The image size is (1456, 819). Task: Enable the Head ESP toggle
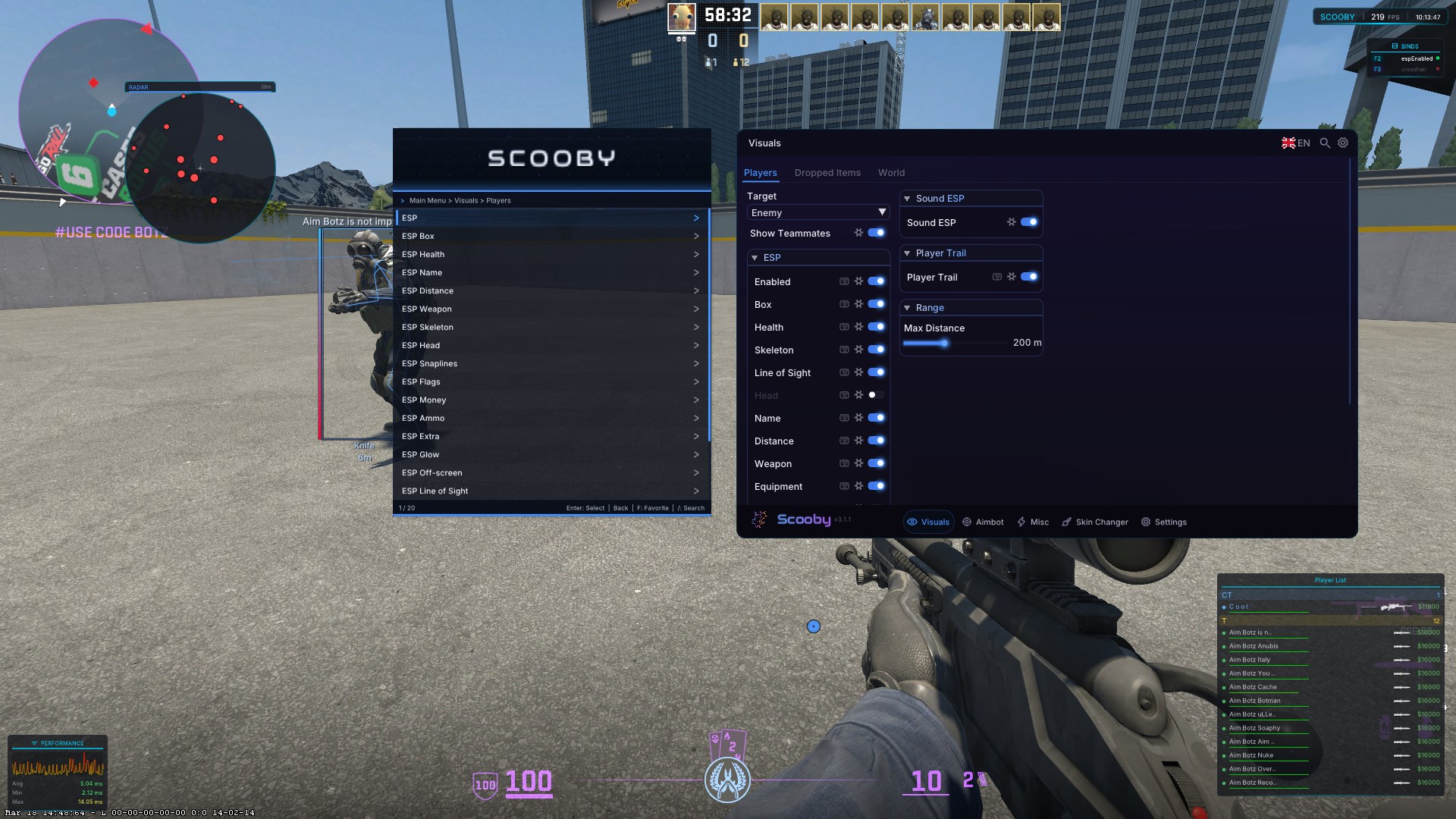[x=877, y=395]
